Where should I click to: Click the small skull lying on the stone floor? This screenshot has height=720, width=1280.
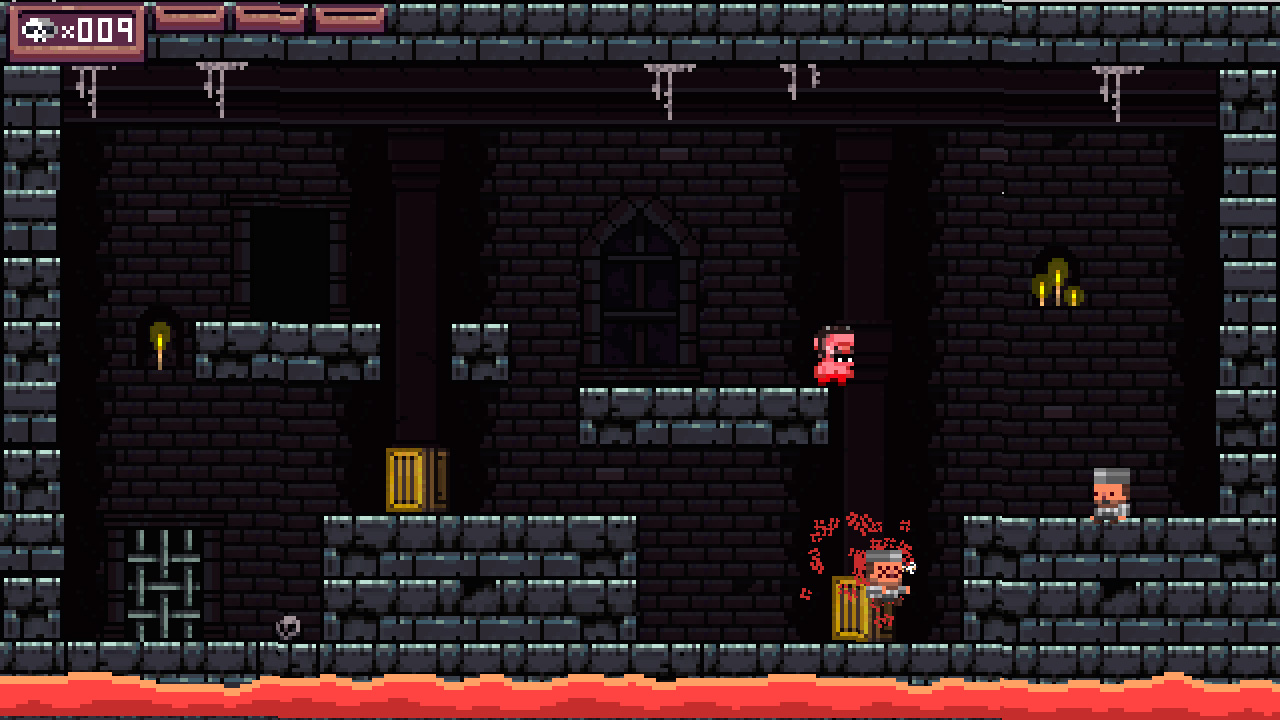(287, 626)
